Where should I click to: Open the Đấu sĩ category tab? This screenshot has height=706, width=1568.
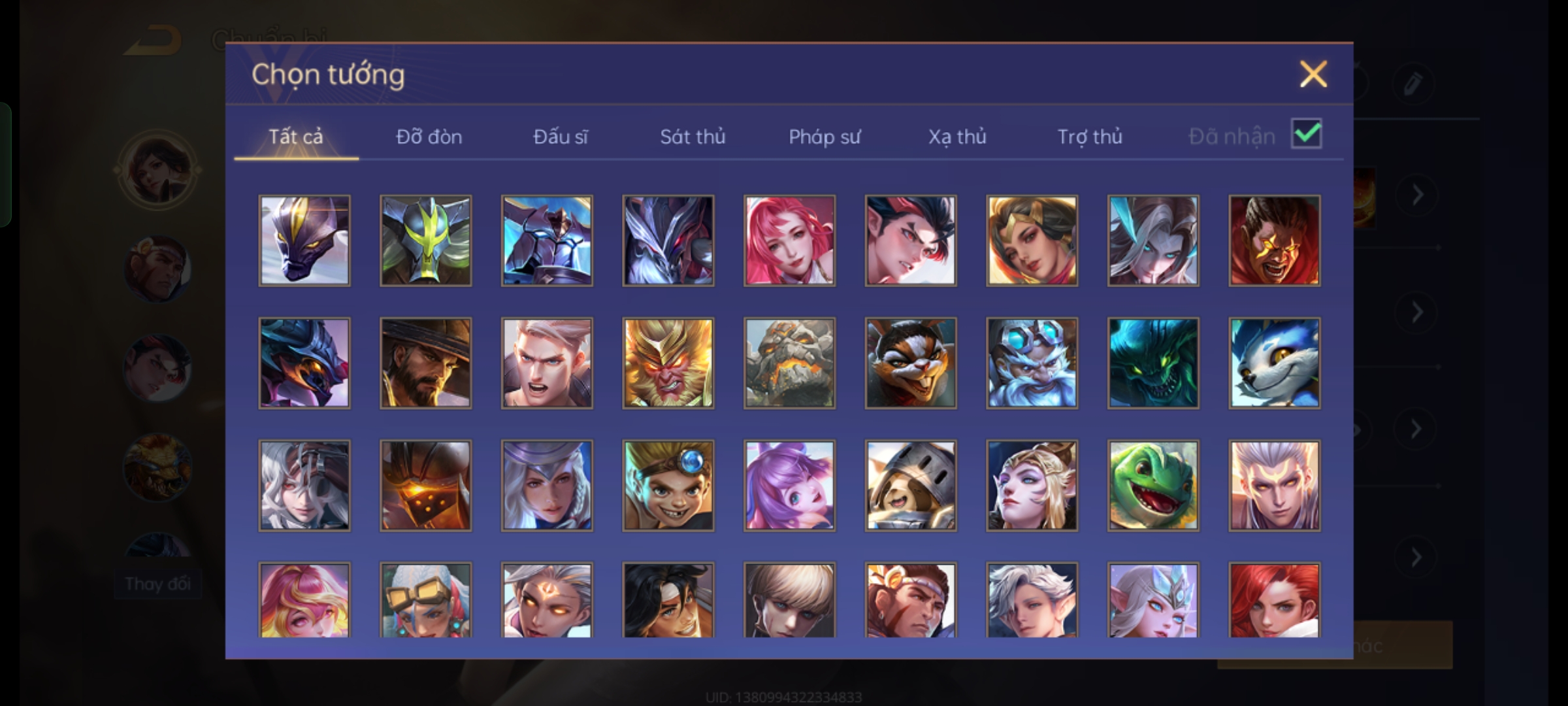[560, 137]
